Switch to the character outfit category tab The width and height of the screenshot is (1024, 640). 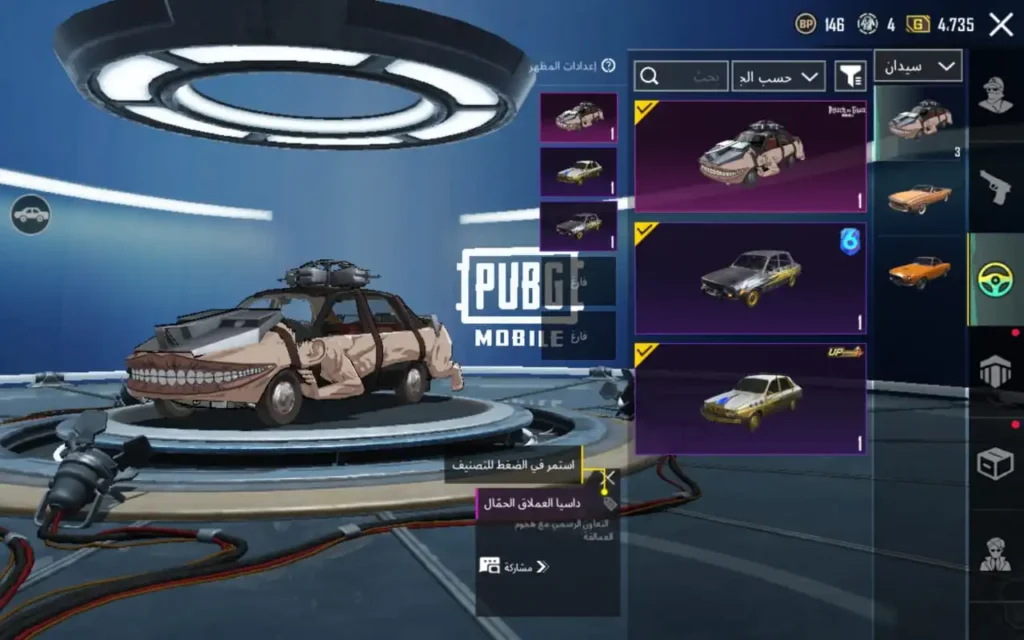(x=995, y=100)
